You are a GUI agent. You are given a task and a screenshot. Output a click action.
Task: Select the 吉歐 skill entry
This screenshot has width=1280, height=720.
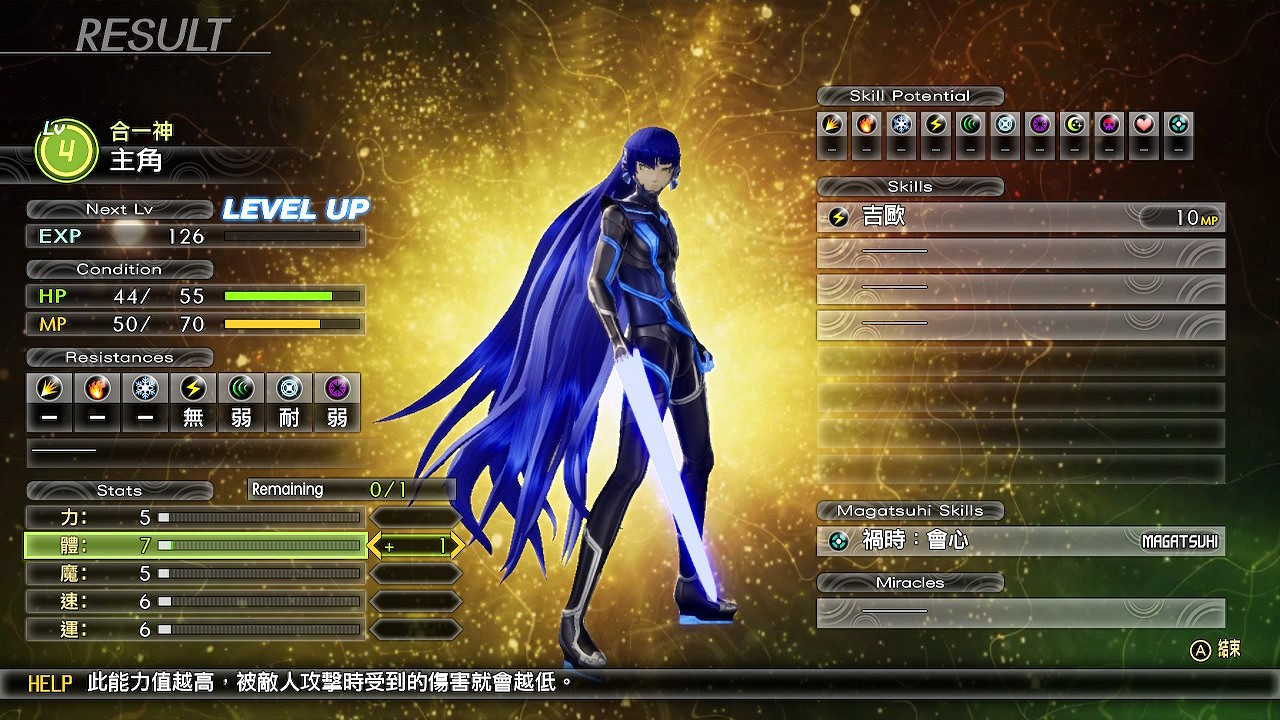point(1020,218)
